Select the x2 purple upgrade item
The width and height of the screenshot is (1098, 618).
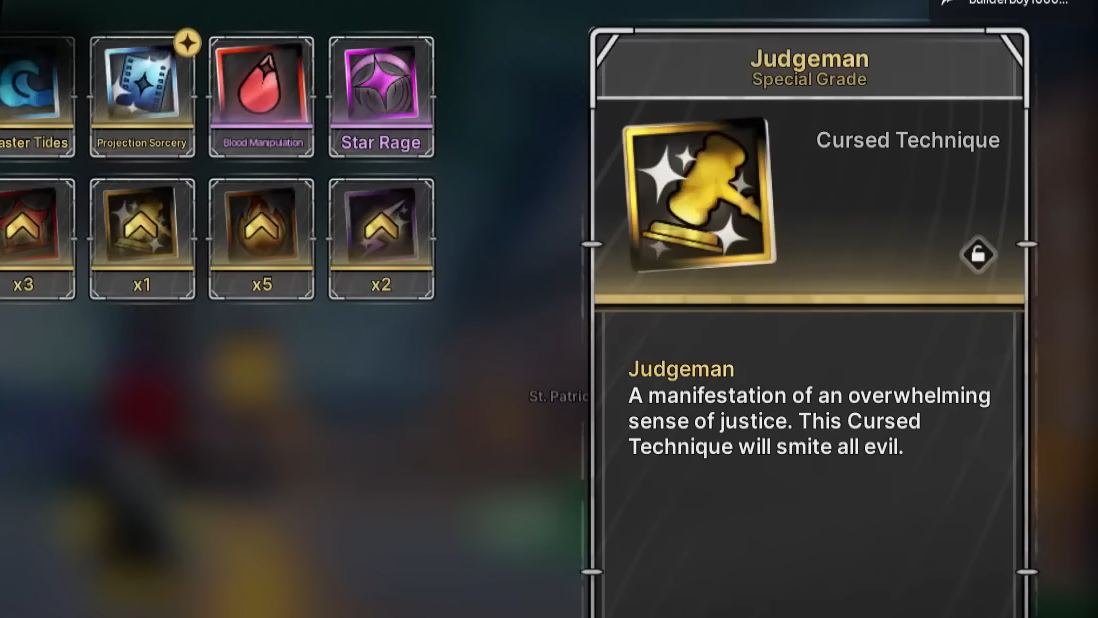pyautogui.click(x=381, y=239)
